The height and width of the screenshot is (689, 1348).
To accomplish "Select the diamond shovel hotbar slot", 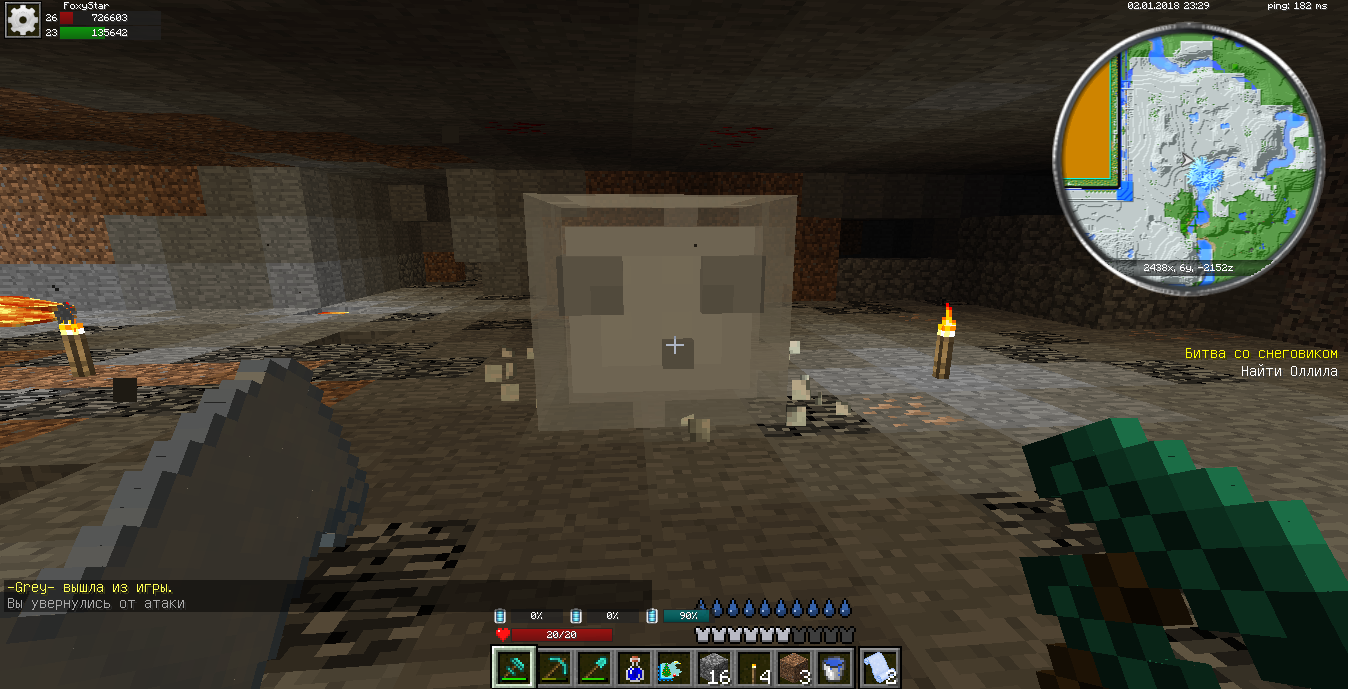I will coord(594,667).
